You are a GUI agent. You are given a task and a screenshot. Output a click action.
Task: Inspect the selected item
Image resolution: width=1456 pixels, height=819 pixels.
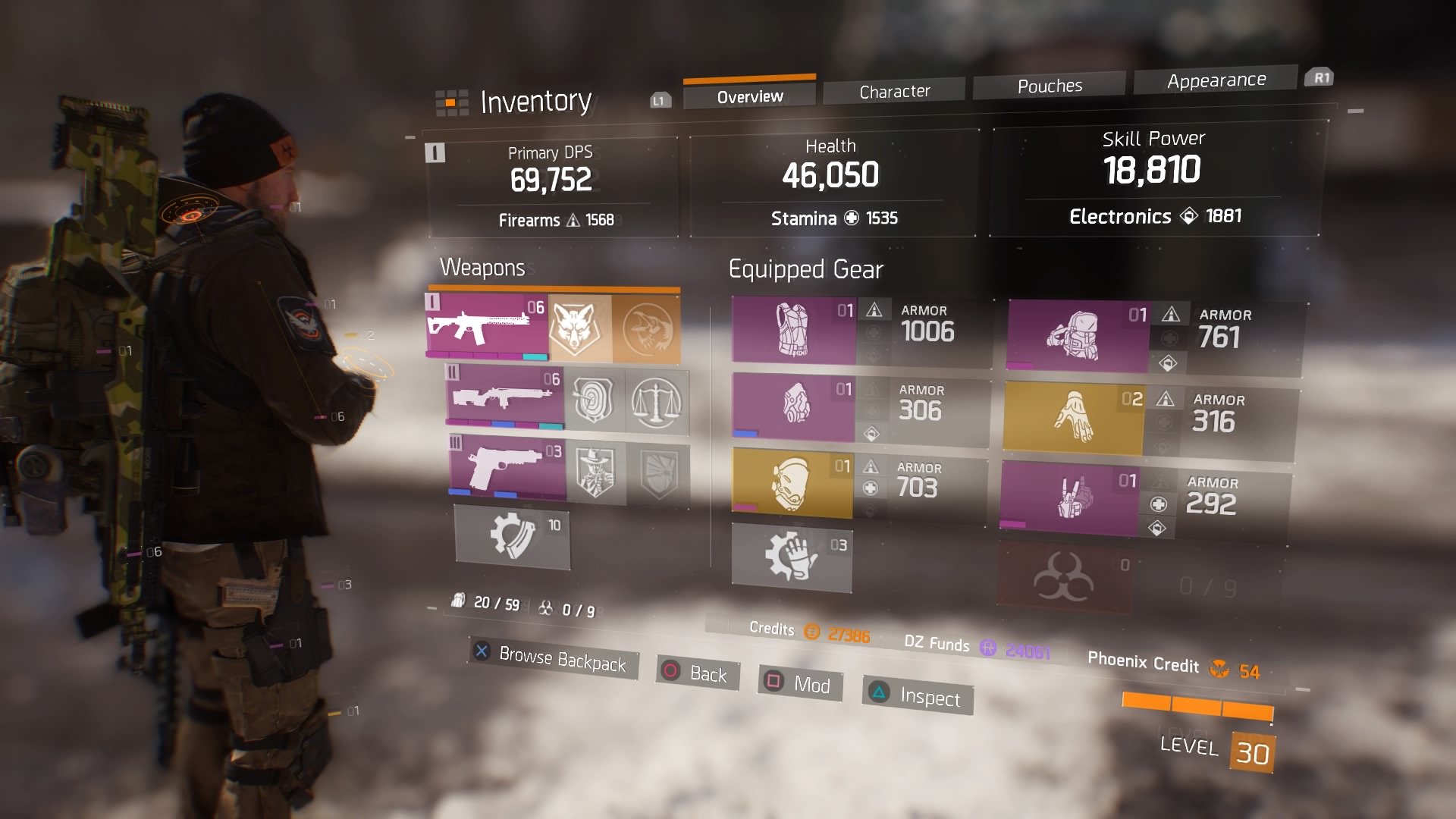pos(918,696)
